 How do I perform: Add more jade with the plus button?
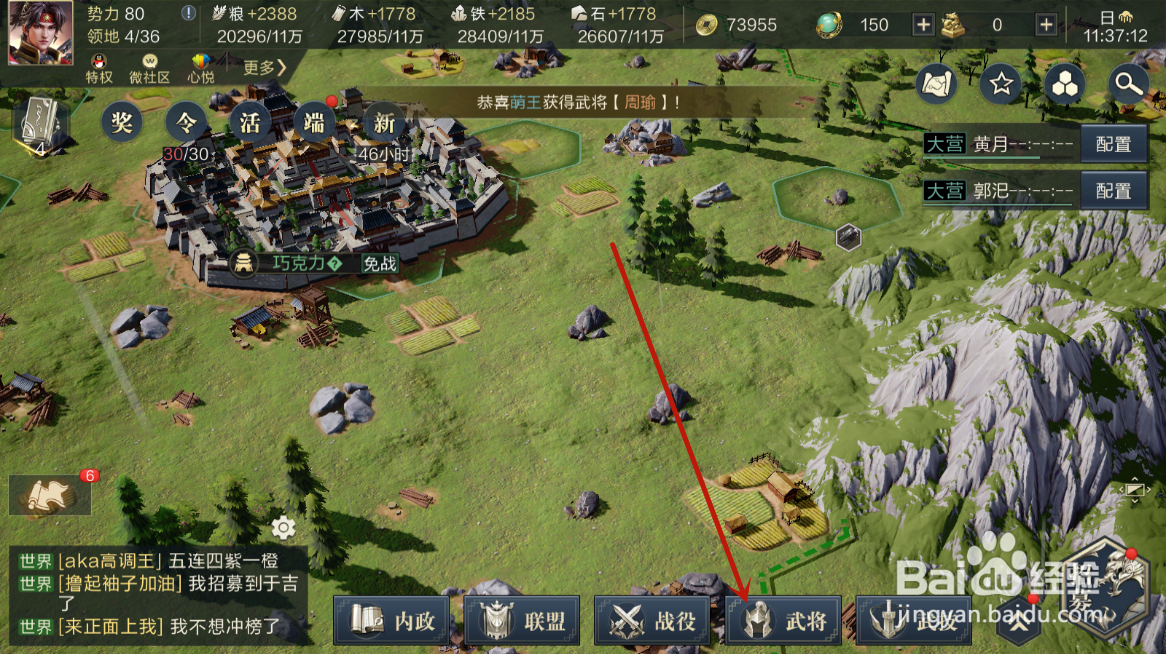(x=923, y=25)
